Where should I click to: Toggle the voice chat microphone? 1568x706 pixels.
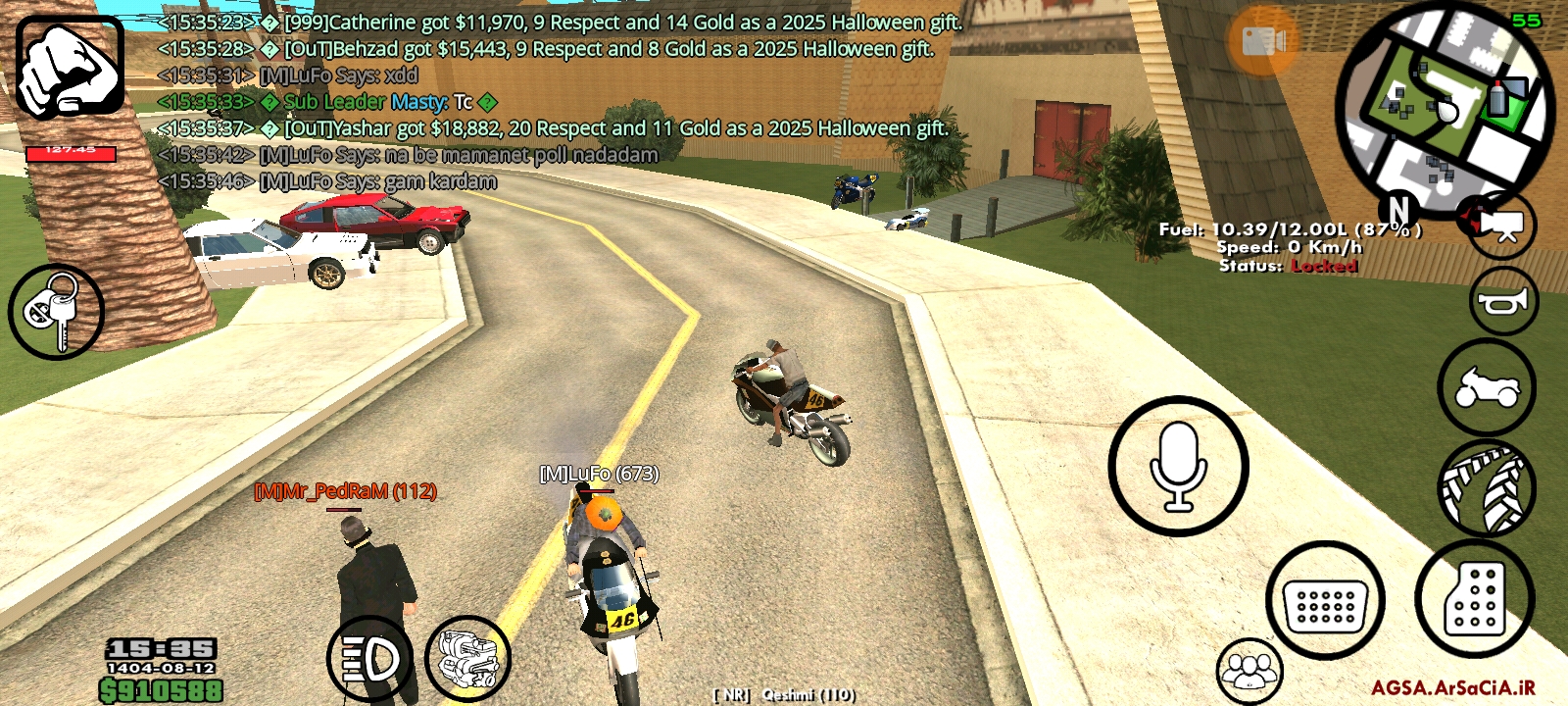pos(1176,468)
